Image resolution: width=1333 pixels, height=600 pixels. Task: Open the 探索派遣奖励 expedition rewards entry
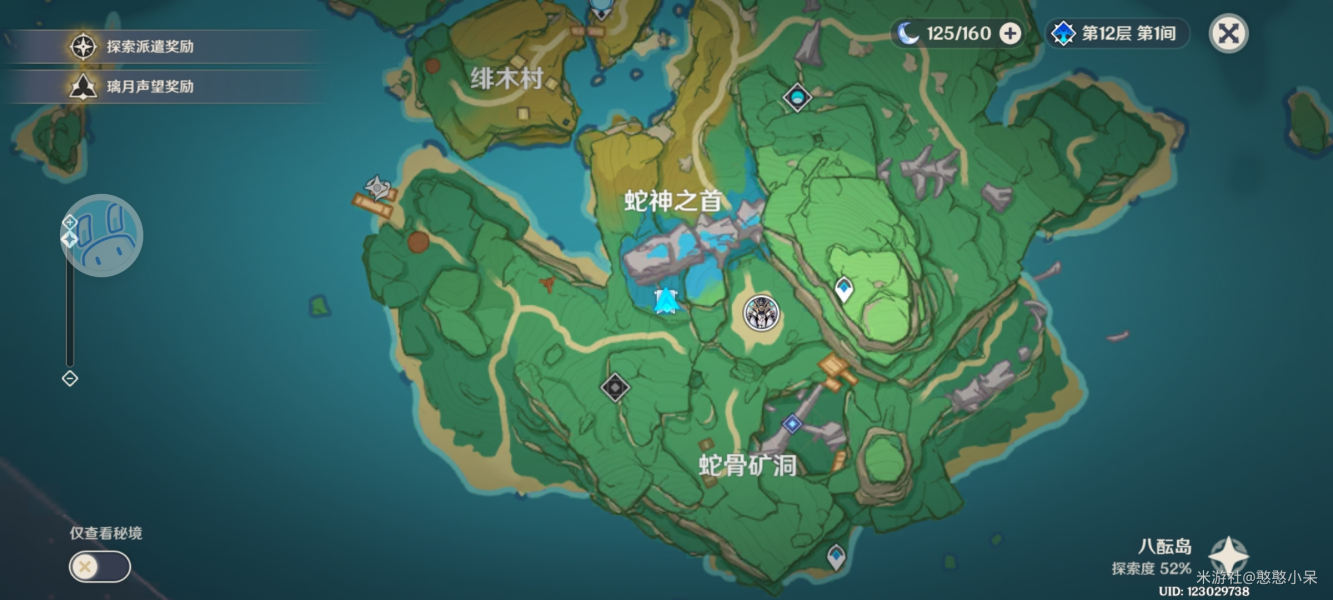click(x=150, y=47)
